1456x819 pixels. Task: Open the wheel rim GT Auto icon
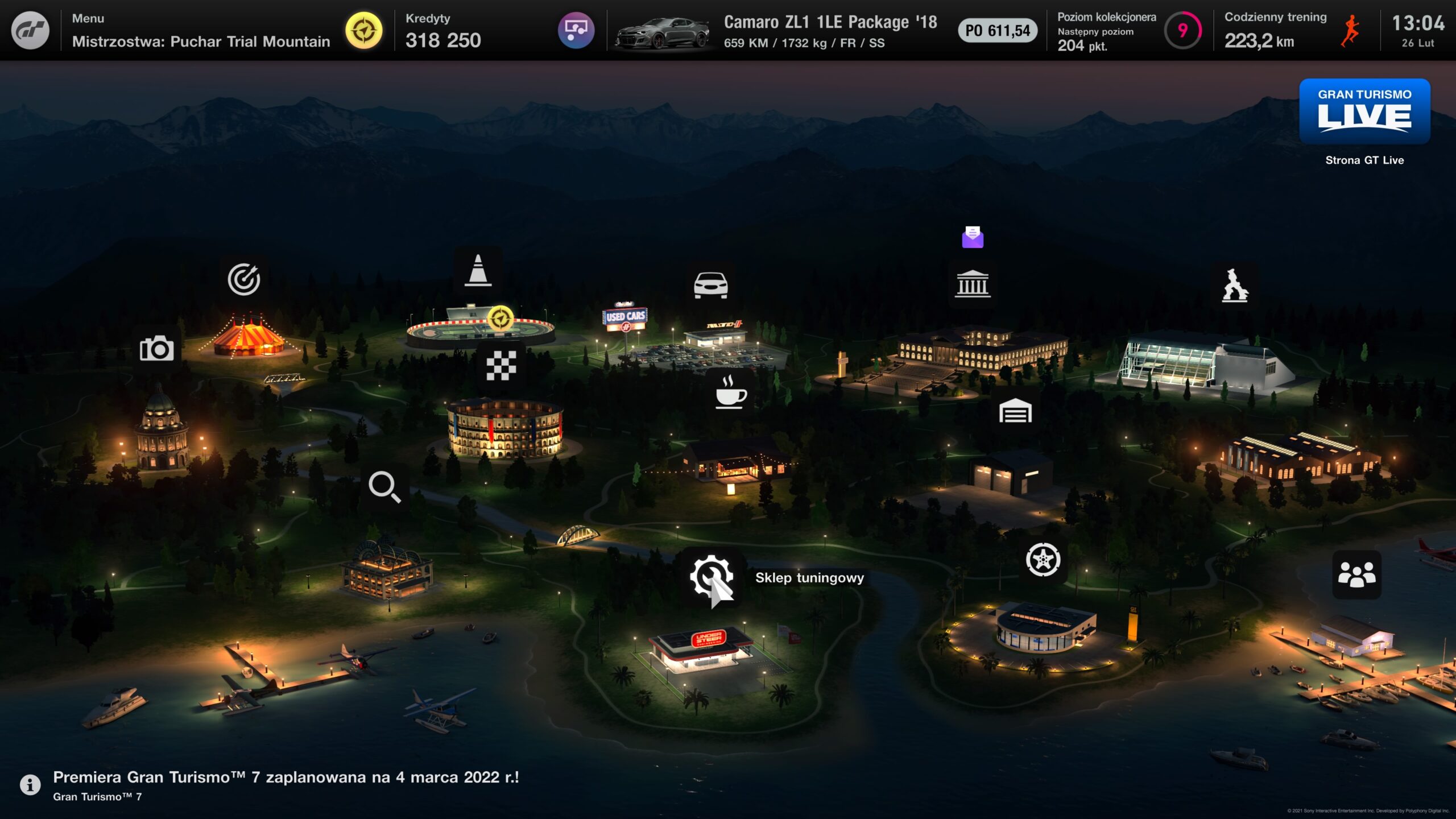(x=1043, y=560)
